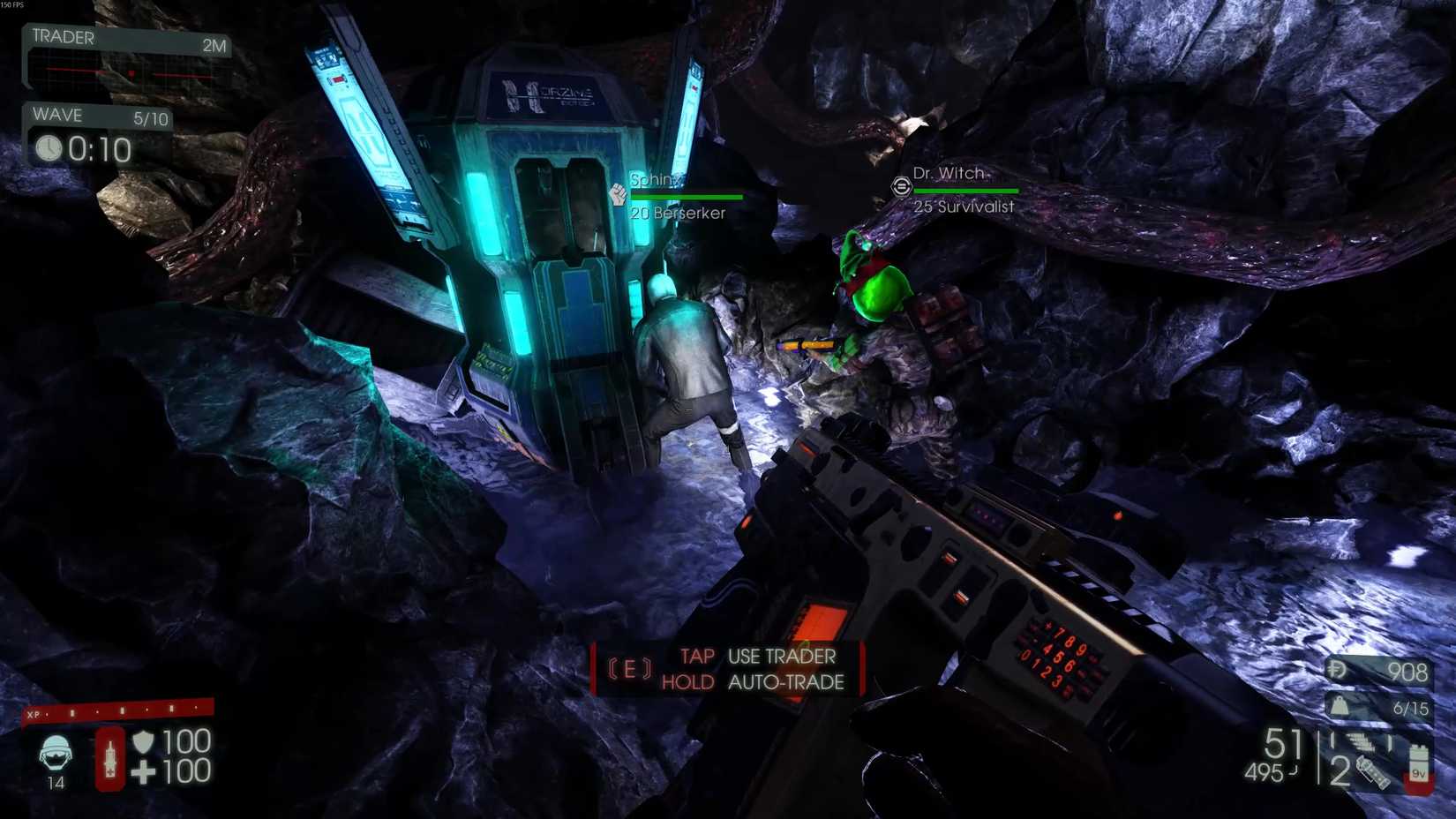Image resolution: width=1456 pixels, height=819 pixels.
Task: Toggle HOLD AUTO-TRADE mode
Action: pos(688,681)
